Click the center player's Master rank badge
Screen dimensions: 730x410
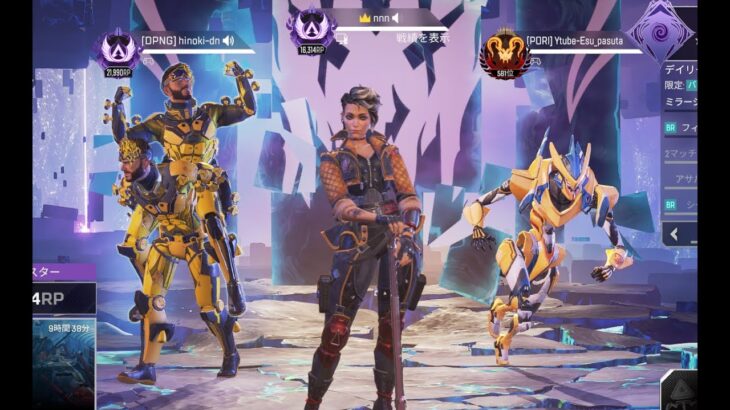click(x=309, y=30)
